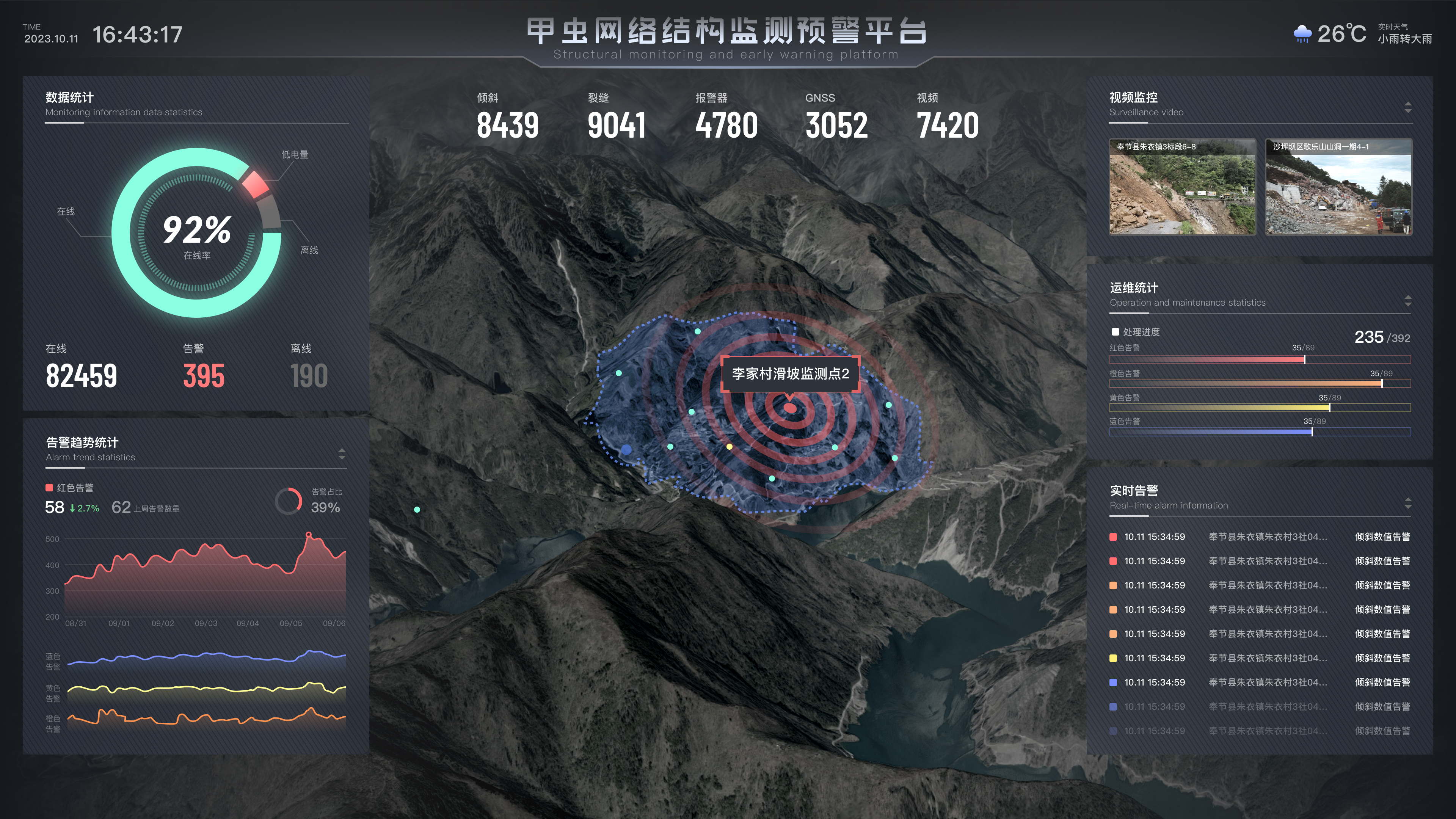Toggle the 告警趋势统计 panel sort arrows
Screen dimensions: 1456x819
click(341, 454)
